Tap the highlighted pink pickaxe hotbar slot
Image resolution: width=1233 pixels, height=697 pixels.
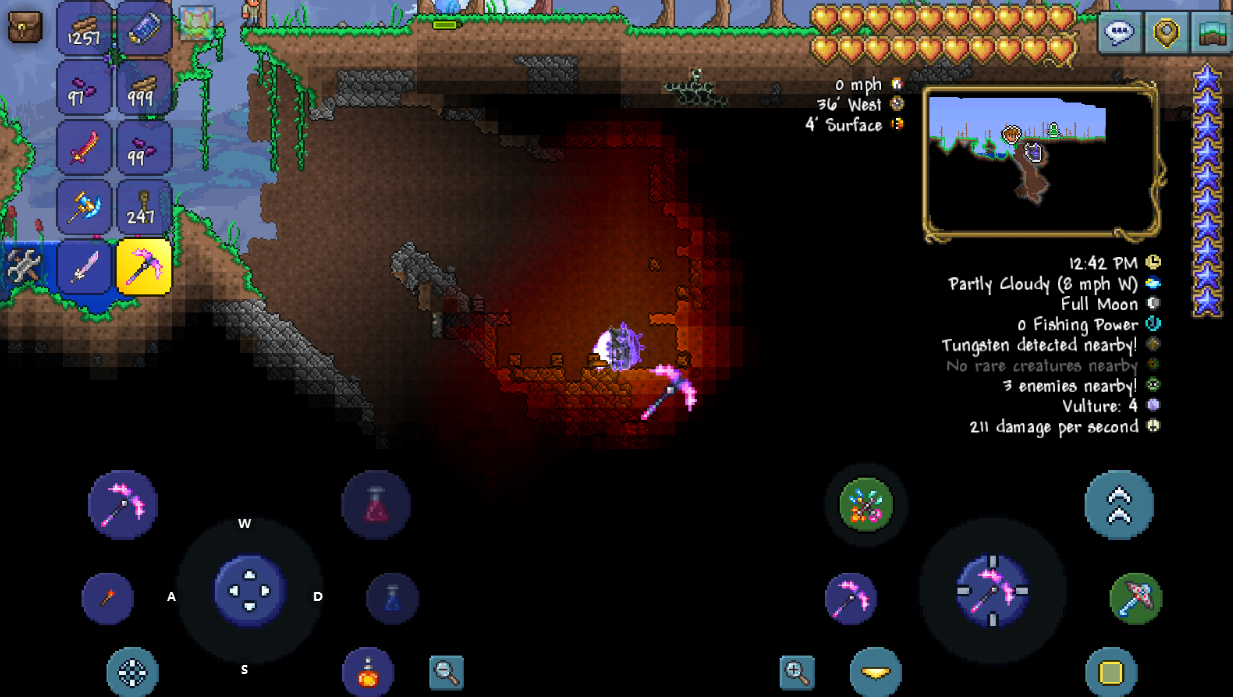pos(144,267)
